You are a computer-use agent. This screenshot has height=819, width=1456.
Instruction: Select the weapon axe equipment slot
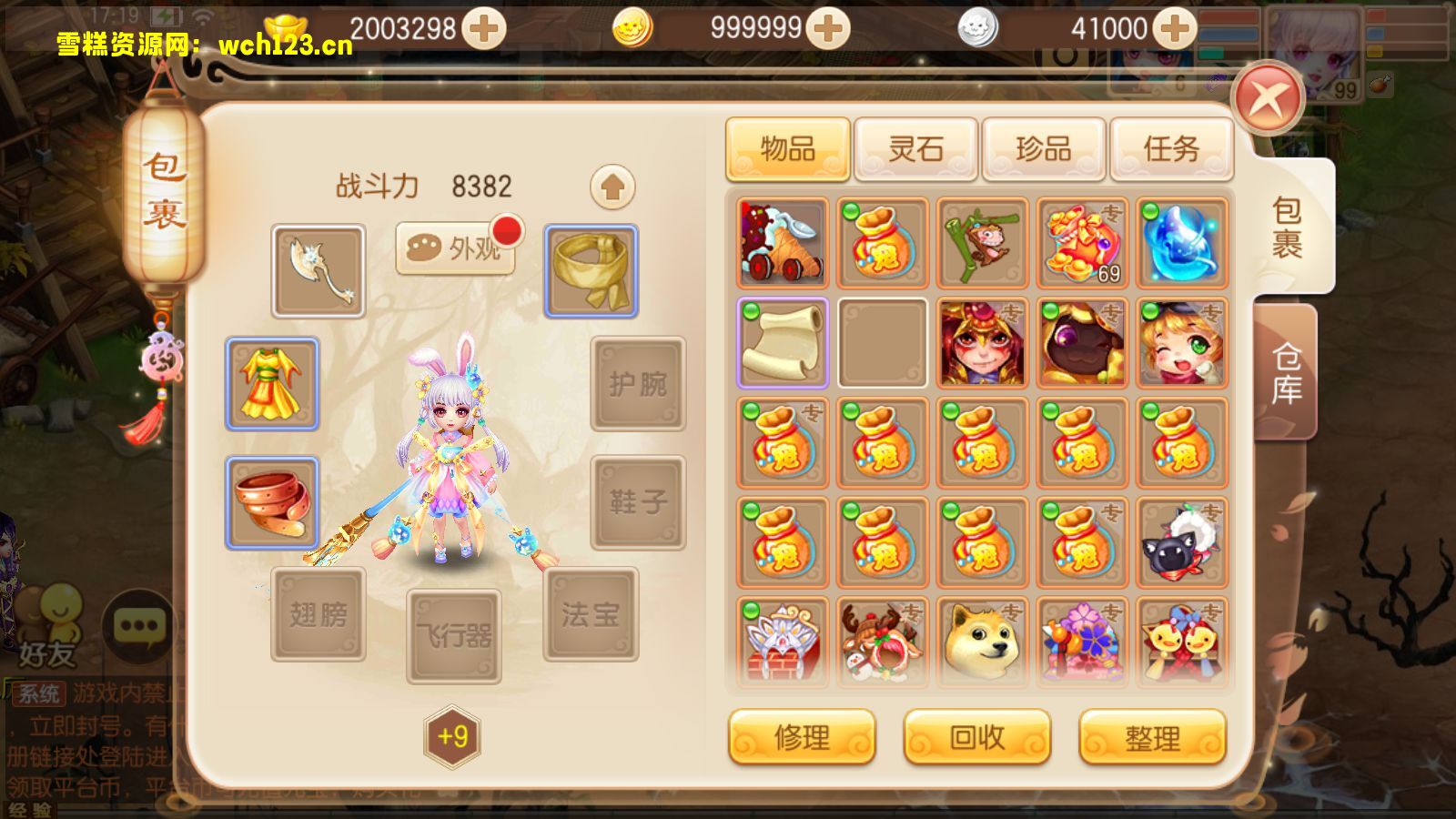click(318, 270)
